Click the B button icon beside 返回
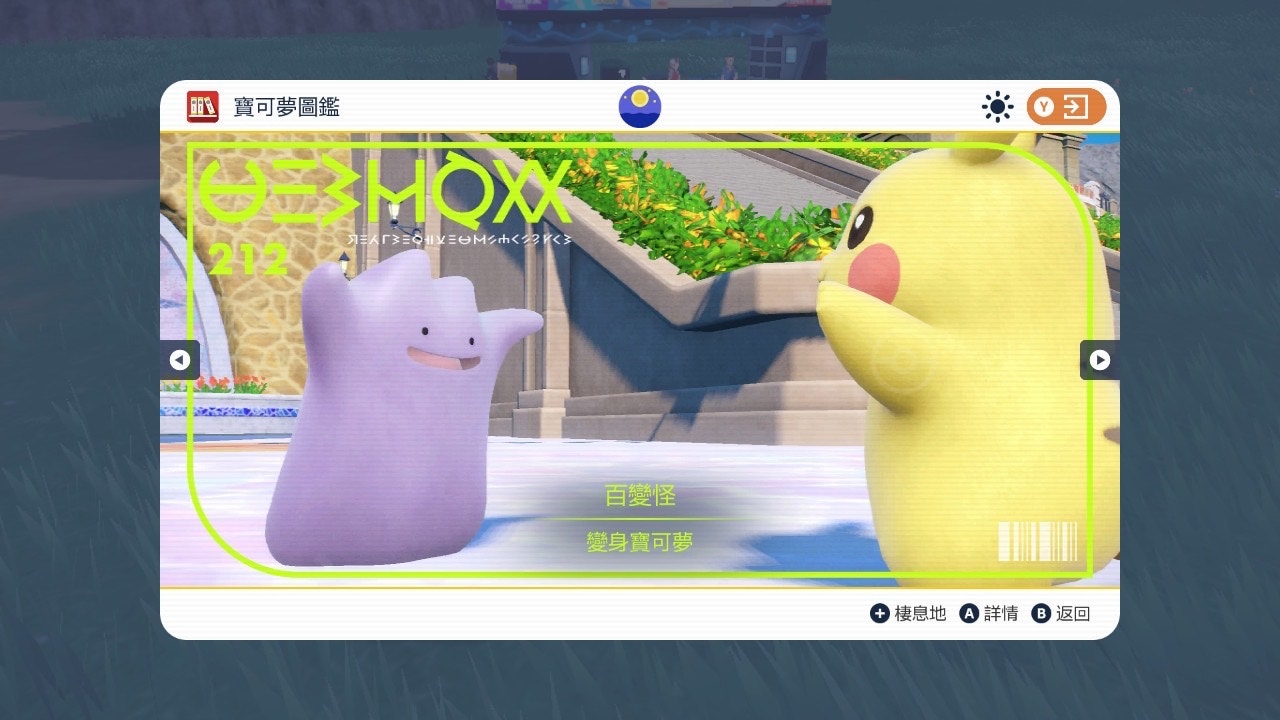 pyautogui.click(x=1043, y=613)
